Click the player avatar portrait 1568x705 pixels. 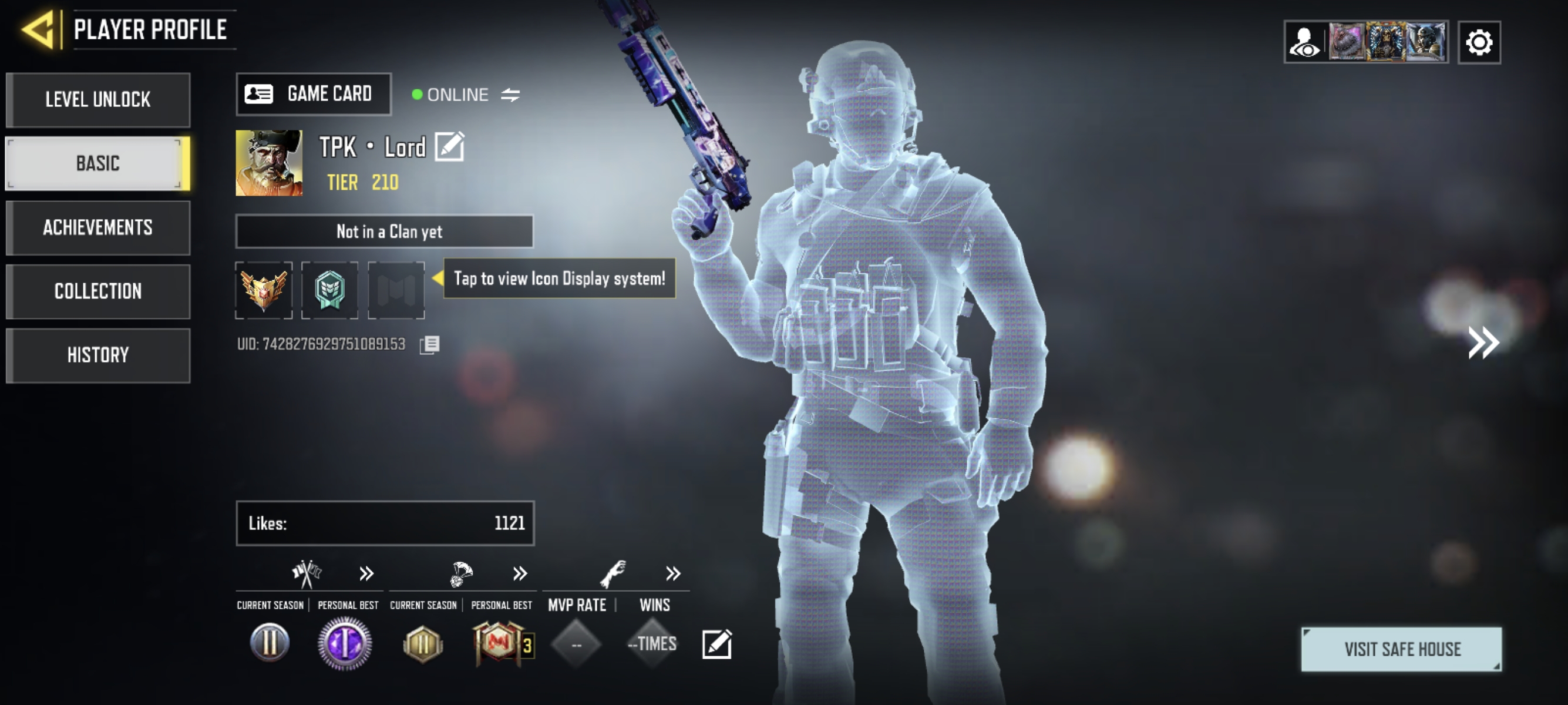coord(269,163)
